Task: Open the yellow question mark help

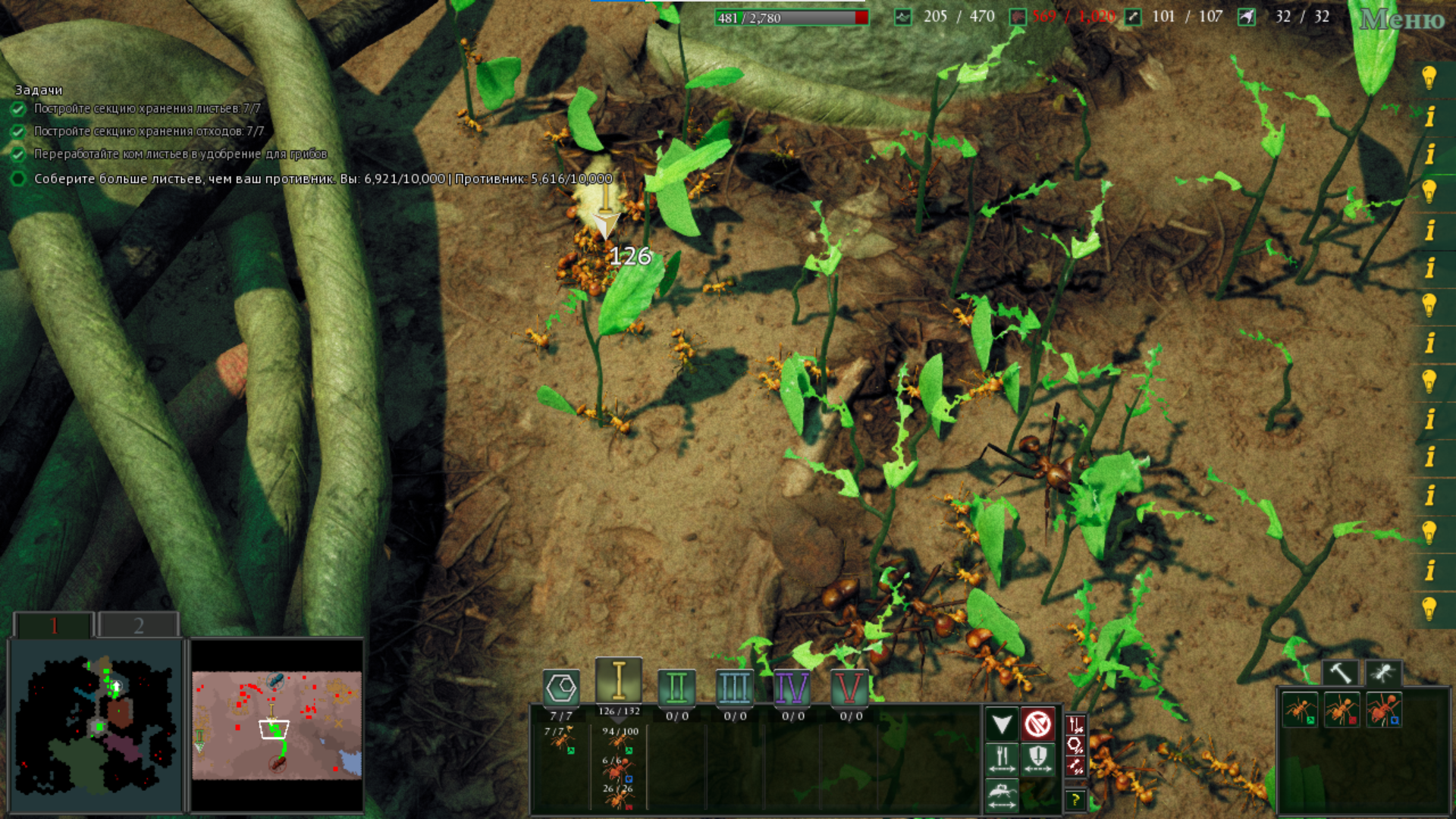Action: 1075,799
